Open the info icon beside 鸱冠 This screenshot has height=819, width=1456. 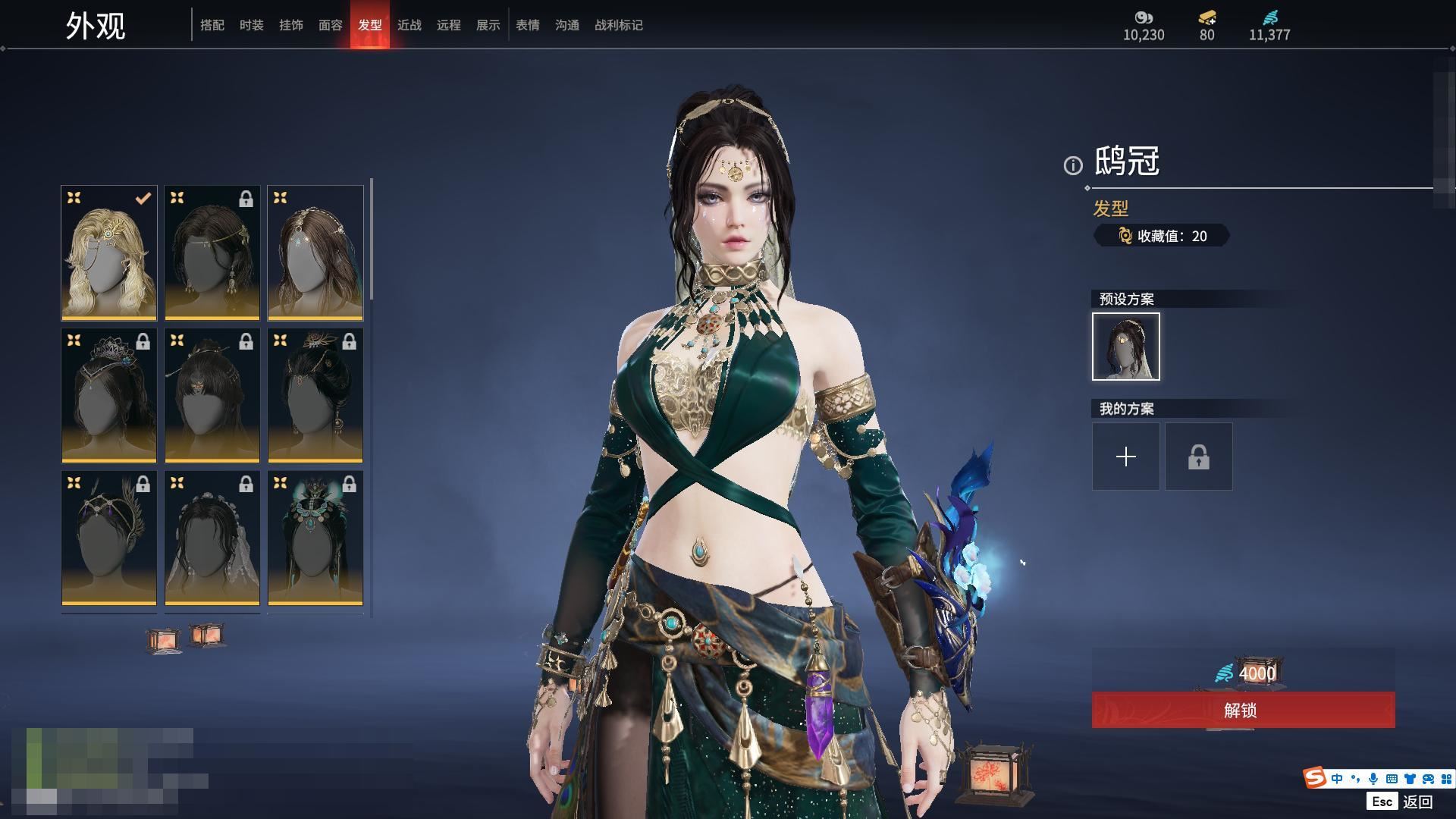click(x=1073, y=165)
